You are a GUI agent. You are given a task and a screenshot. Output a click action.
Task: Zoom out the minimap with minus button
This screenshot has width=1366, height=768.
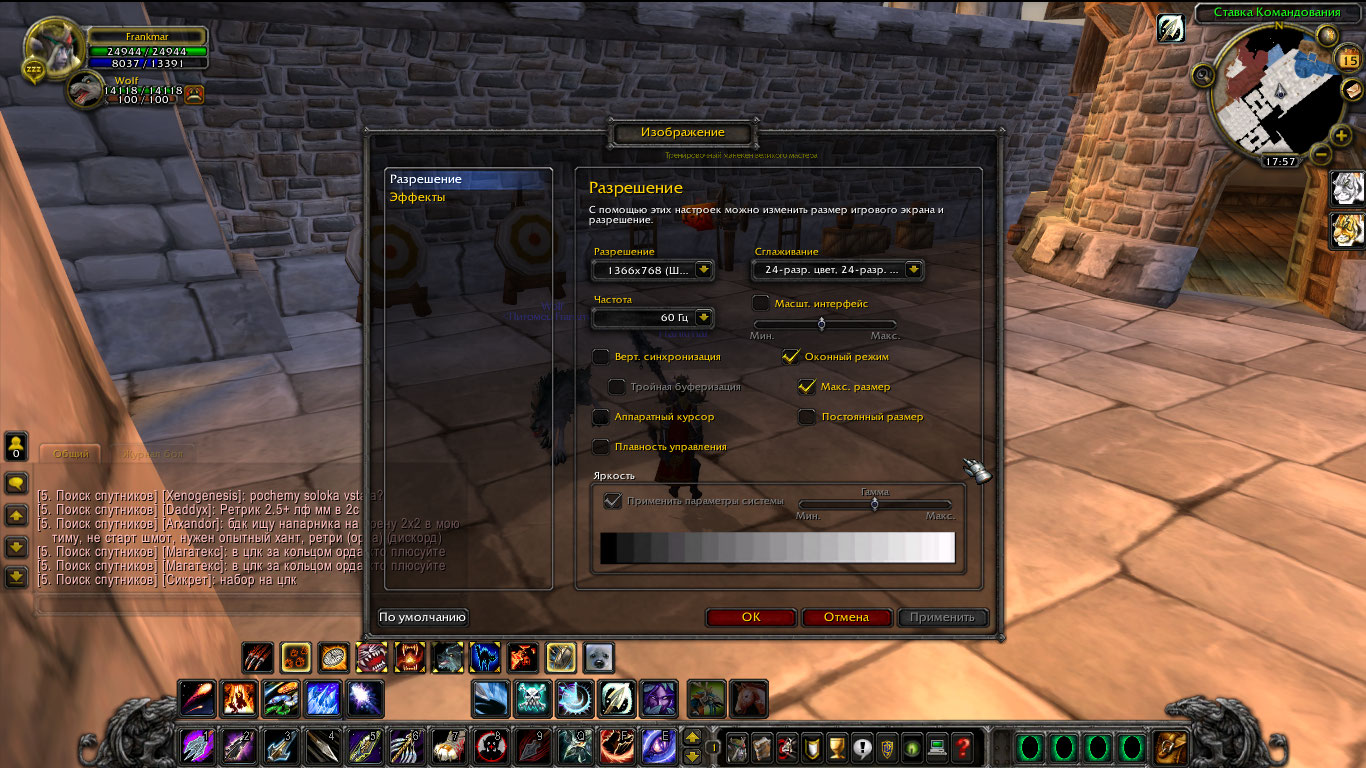(x=1320, y=154)
